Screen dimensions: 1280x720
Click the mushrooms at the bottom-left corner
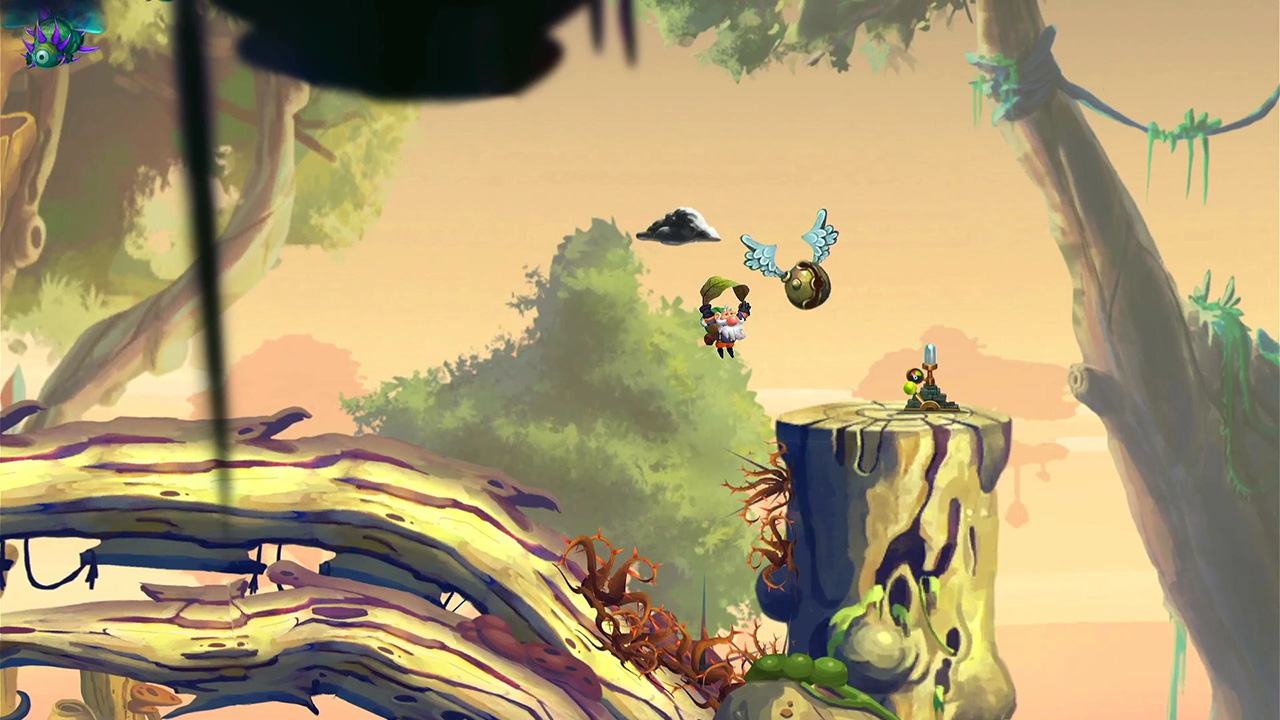click(150, 695)
